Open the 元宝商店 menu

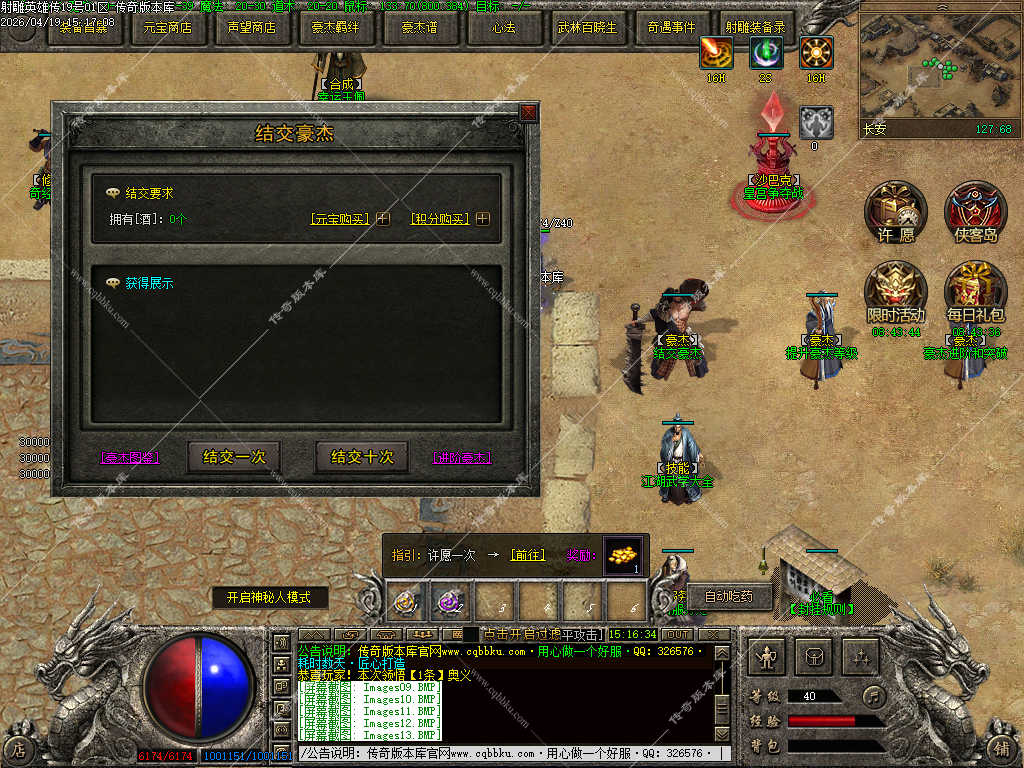tap(168, 28)
